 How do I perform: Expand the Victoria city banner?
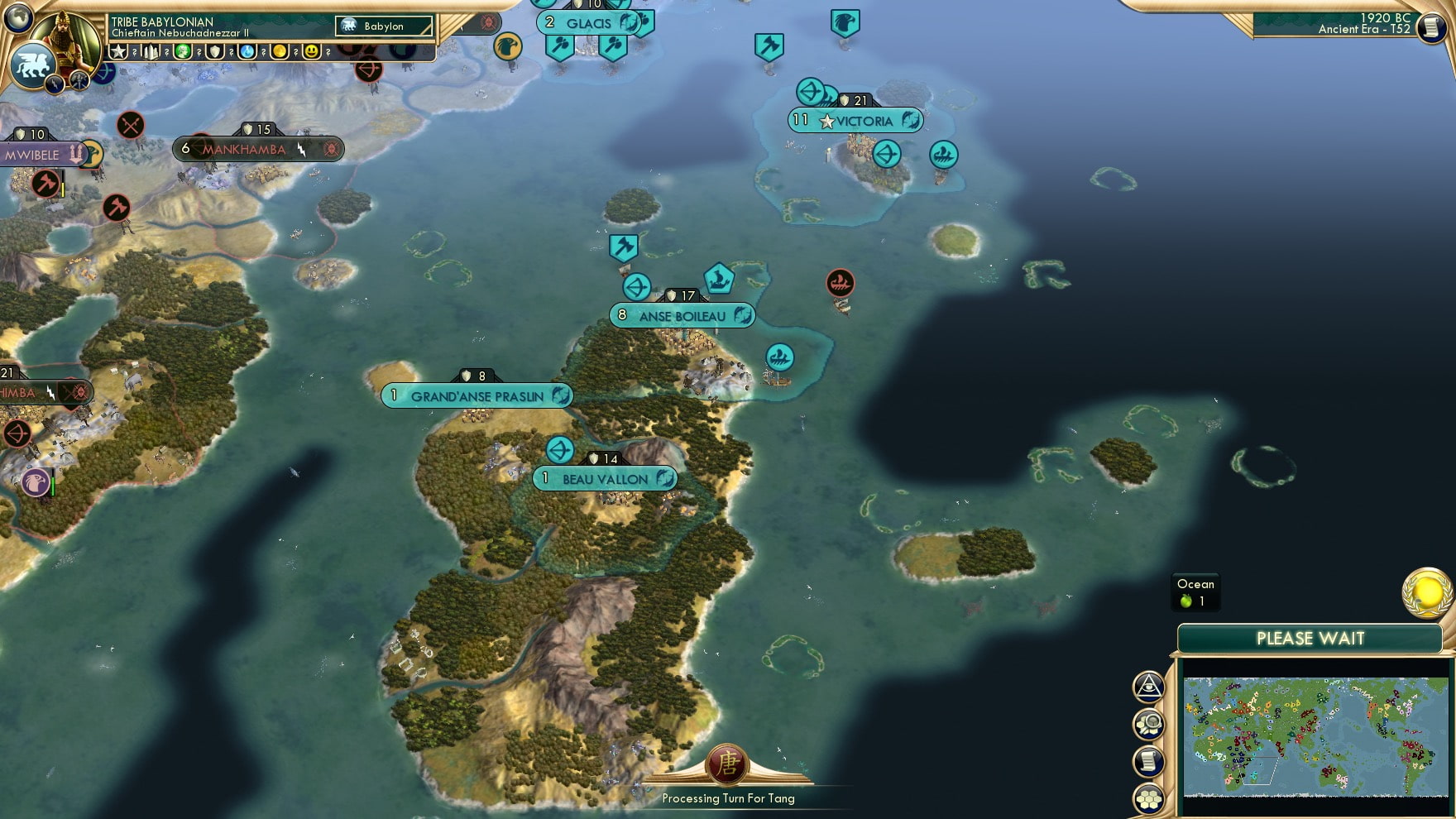[854, 121]
